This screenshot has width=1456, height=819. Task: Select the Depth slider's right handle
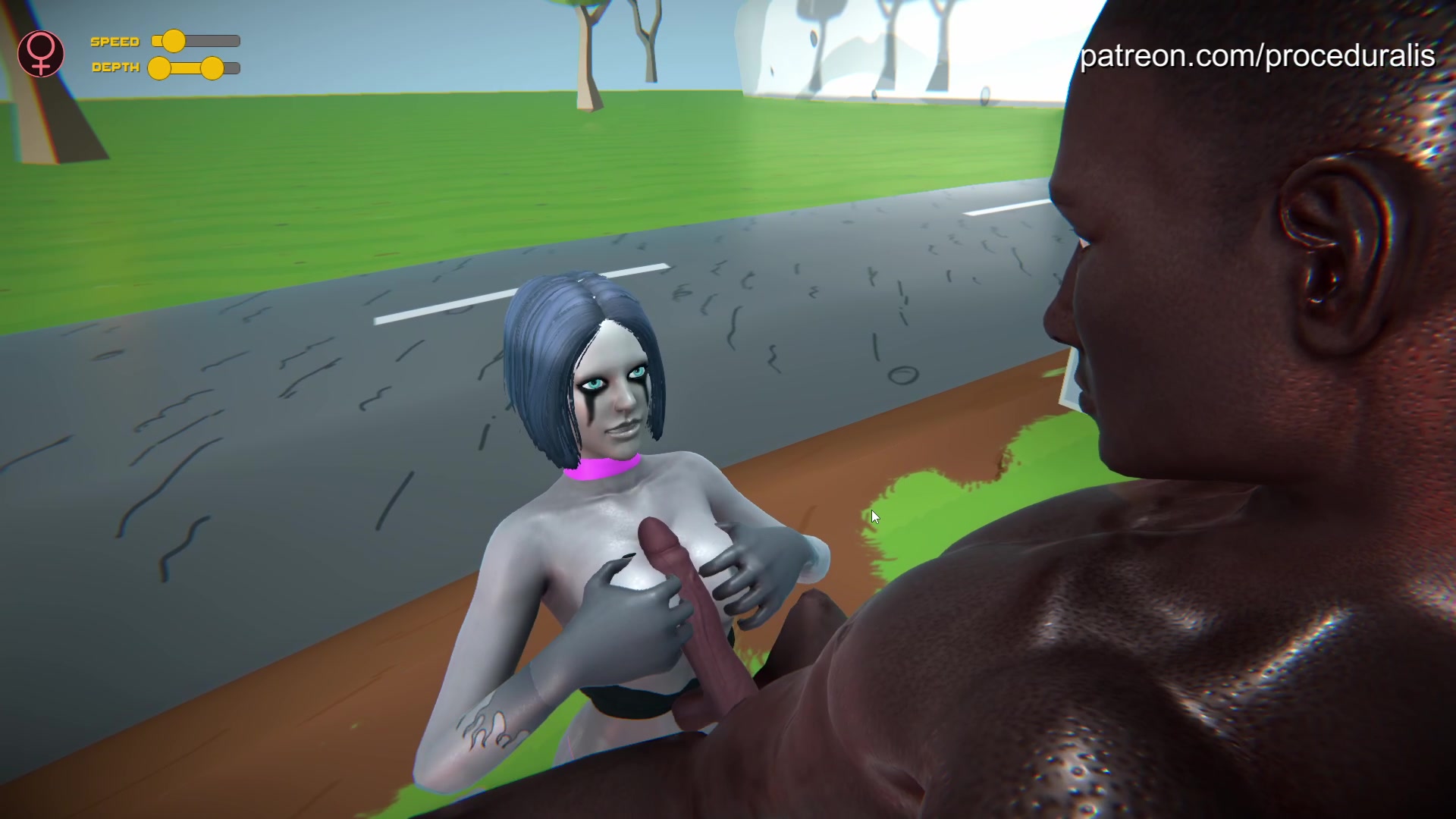click(x=212, y=68)
